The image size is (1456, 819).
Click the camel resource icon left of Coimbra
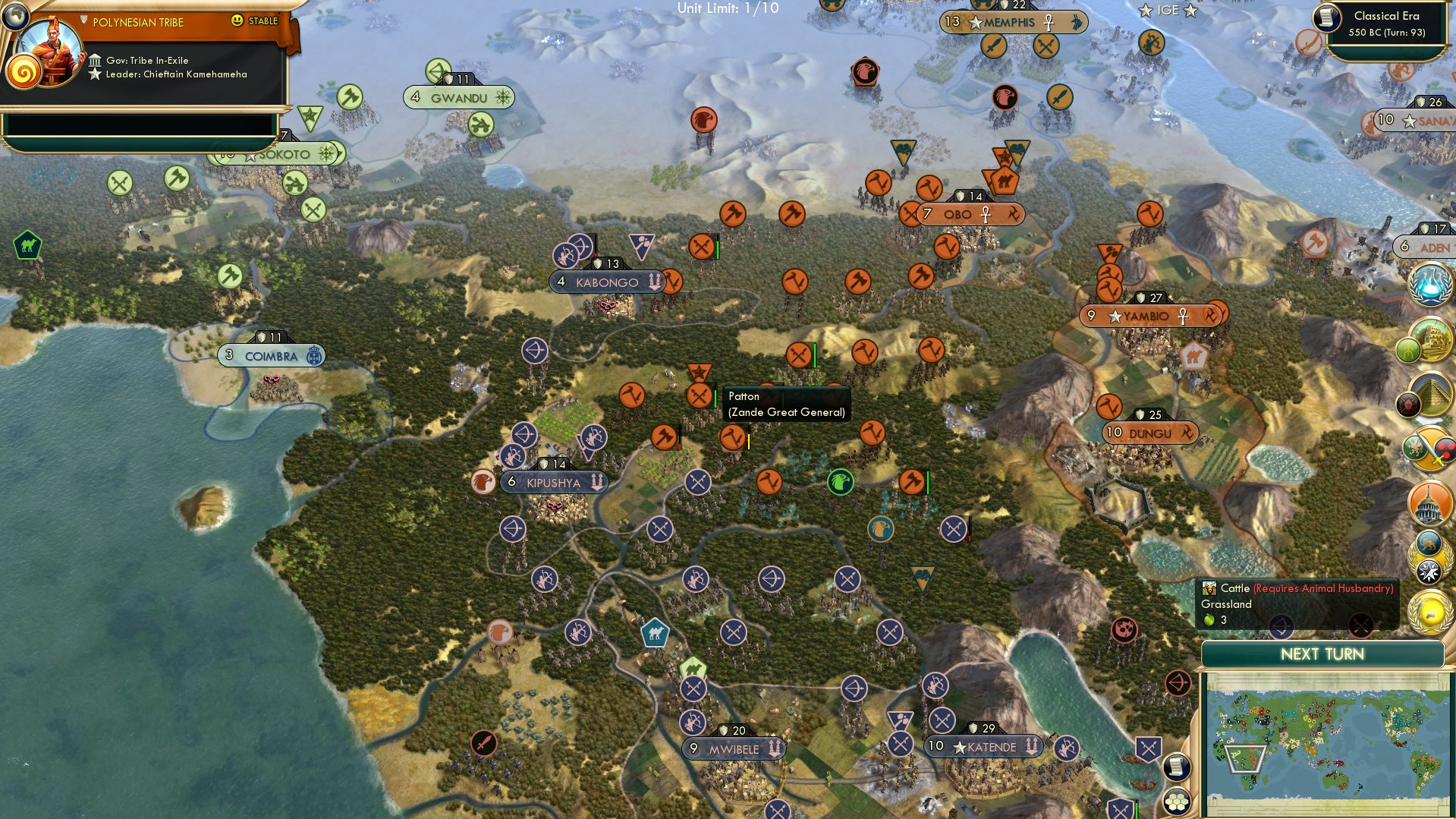coord(29,245)
